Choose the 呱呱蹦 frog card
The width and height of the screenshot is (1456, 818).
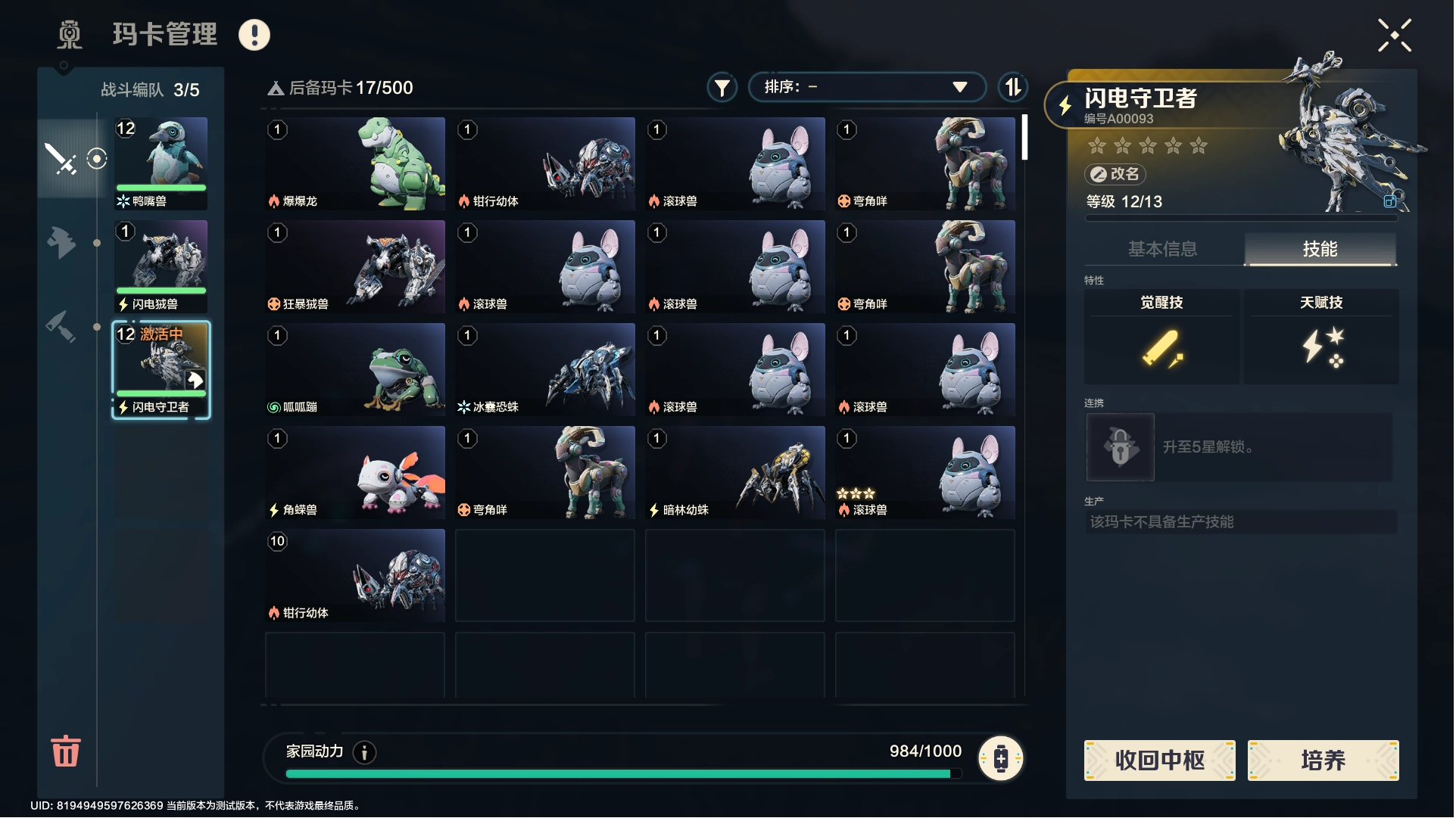(x=355, y=369)
